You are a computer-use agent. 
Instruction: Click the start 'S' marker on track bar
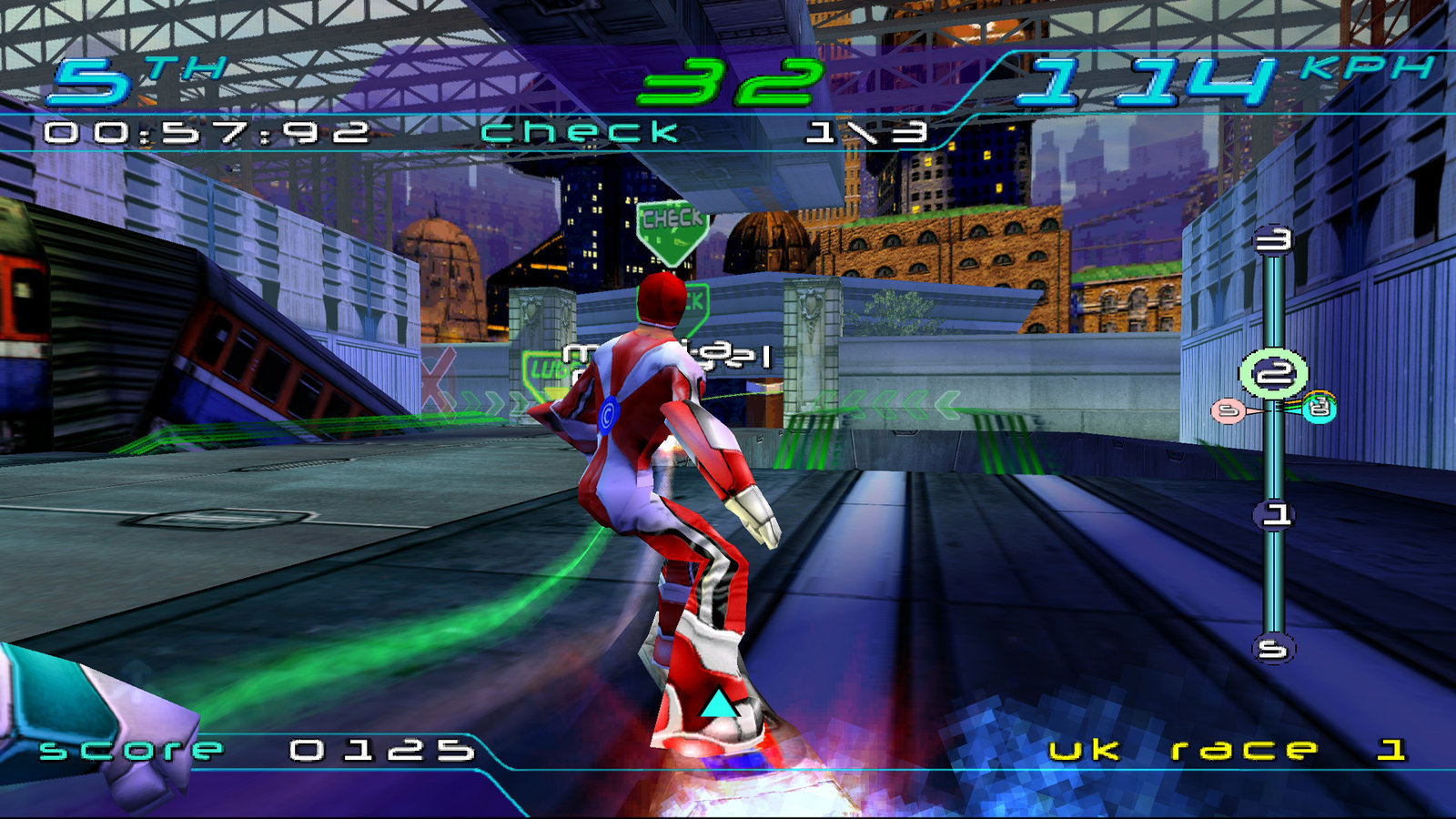(1273, 649)
